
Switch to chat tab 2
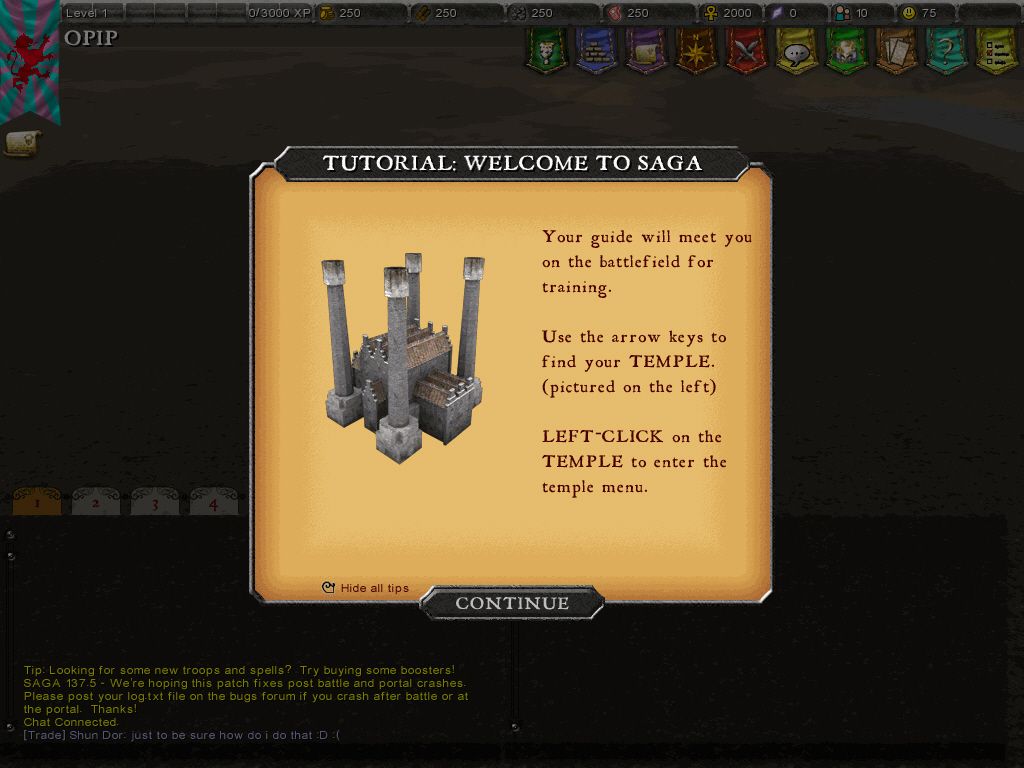pos(96,503)
